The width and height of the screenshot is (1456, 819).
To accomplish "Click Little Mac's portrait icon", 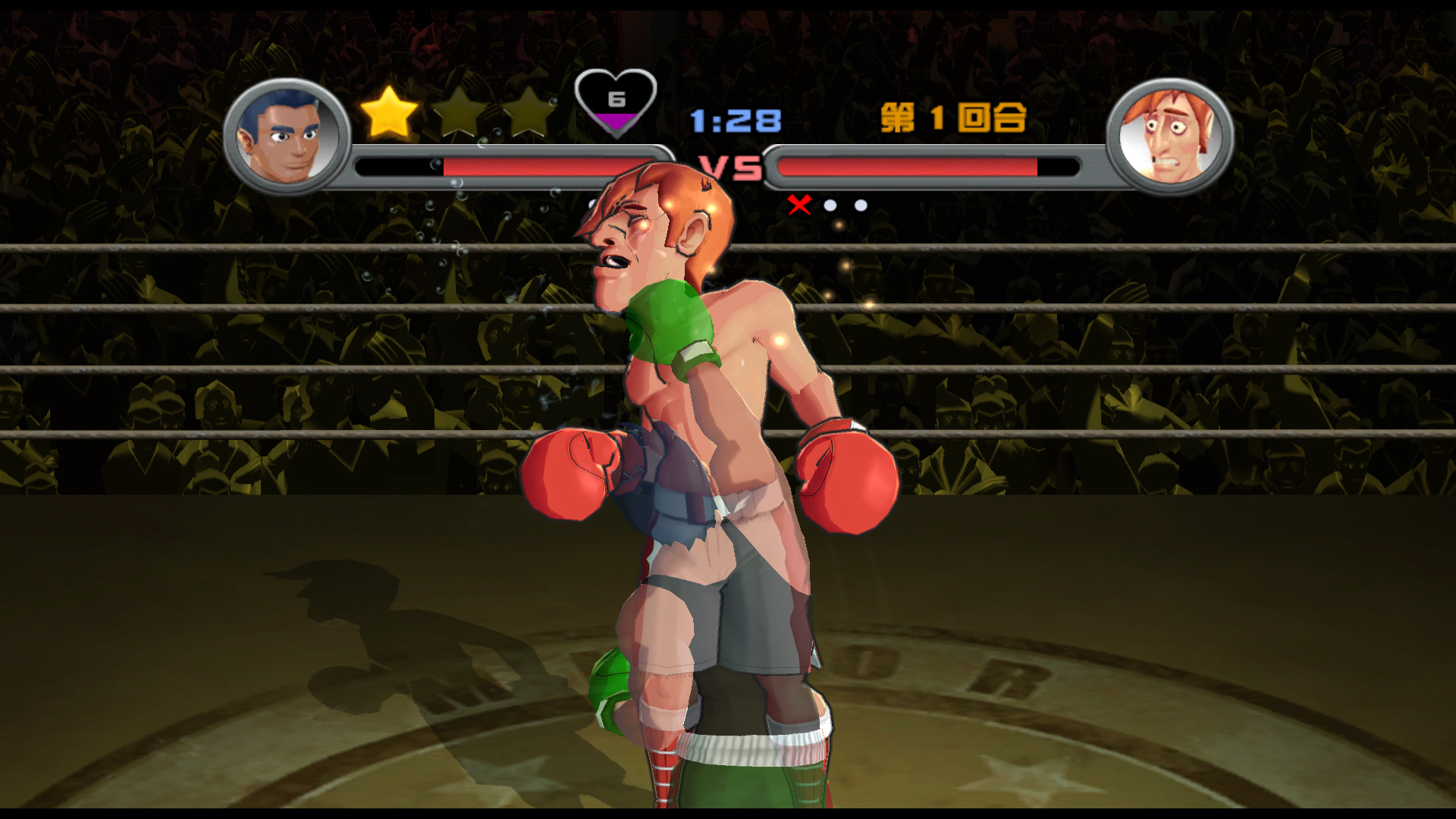I will coord(287,136).
